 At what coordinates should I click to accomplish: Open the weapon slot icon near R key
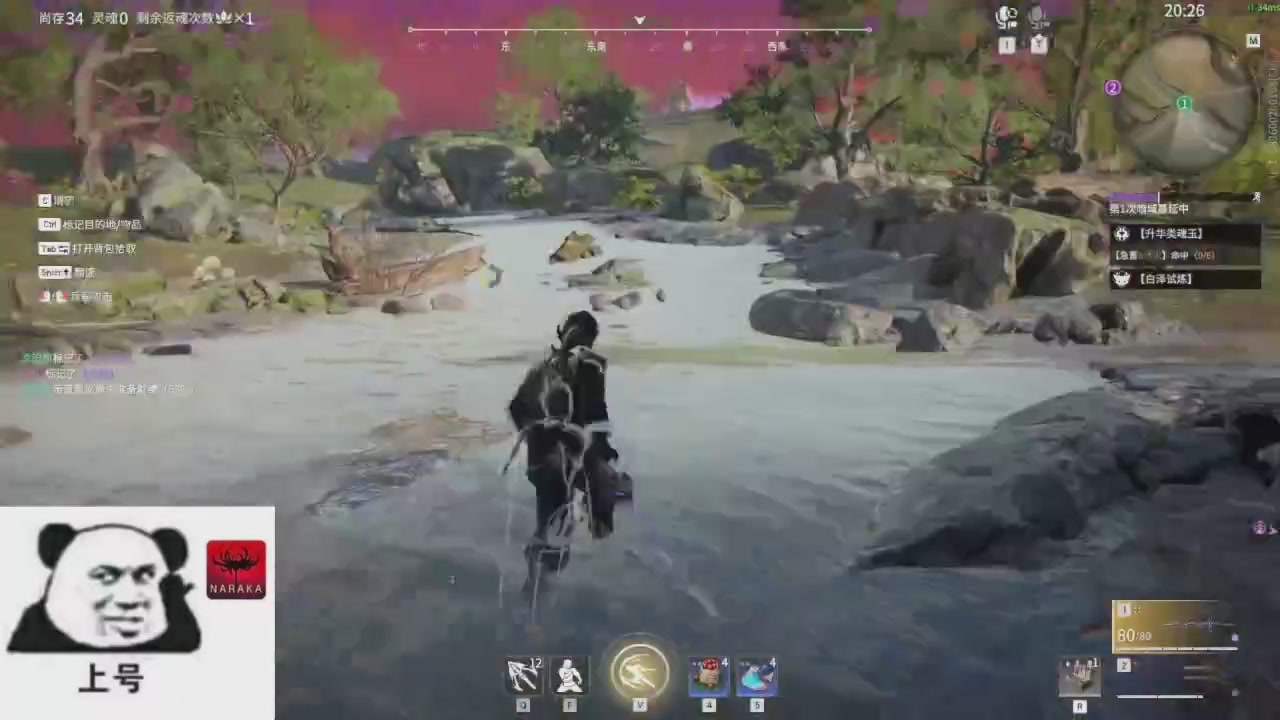click(x=1080, y=675)
